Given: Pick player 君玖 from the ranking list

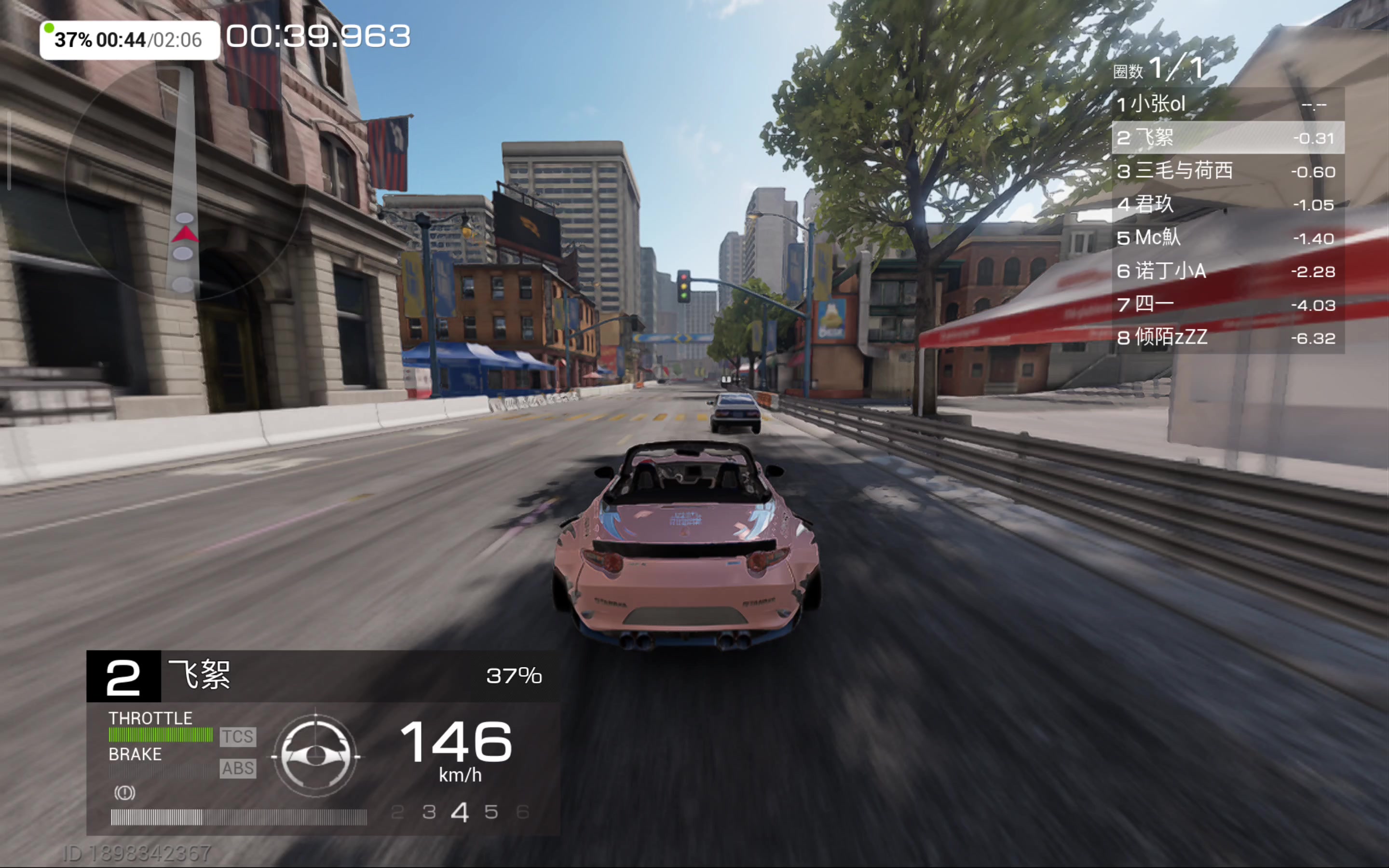Looking at the screenshot, I should click(1227, 204).
